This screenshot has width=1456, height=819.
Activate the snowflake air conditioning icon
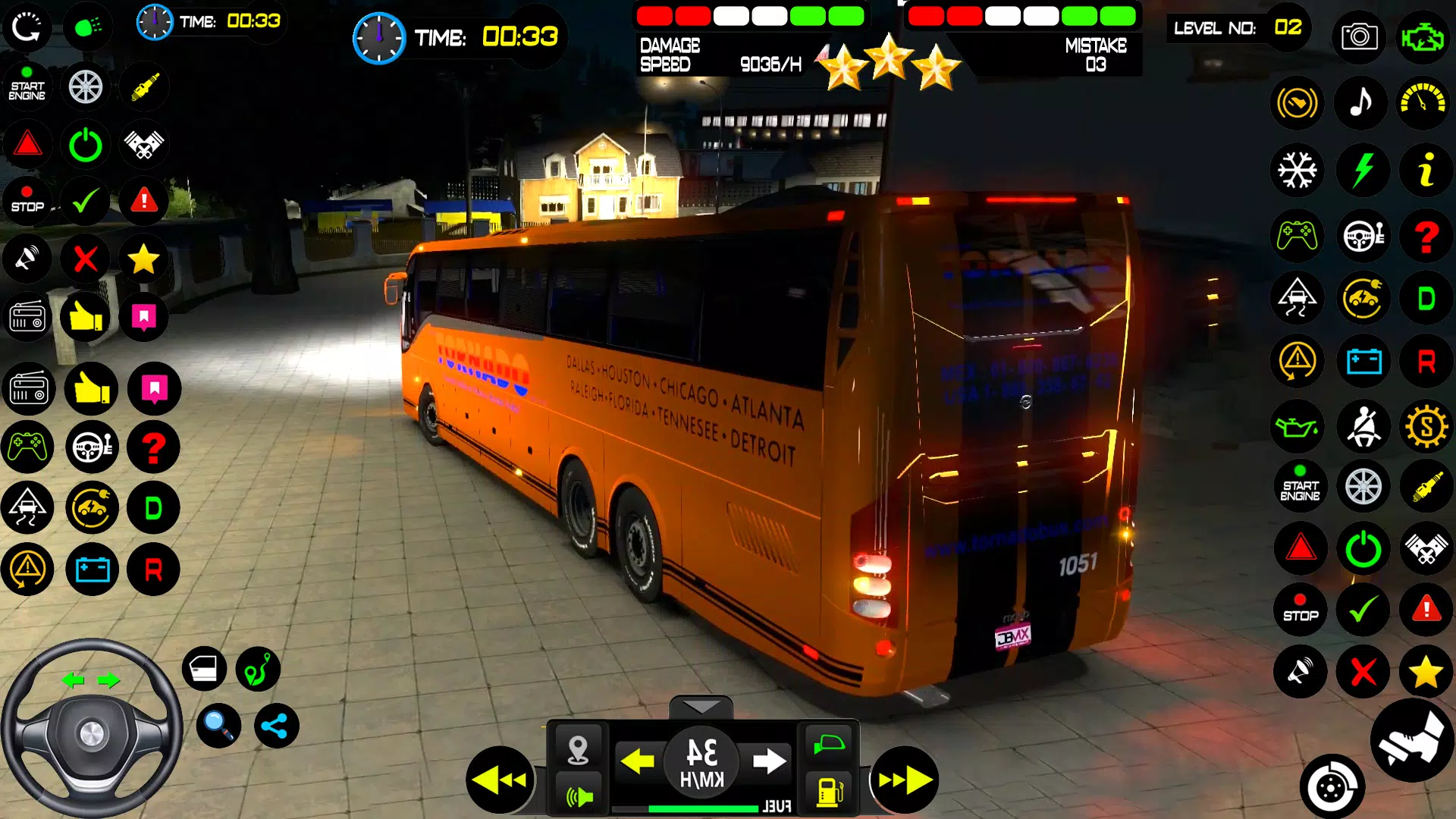tap(1298, 169)
